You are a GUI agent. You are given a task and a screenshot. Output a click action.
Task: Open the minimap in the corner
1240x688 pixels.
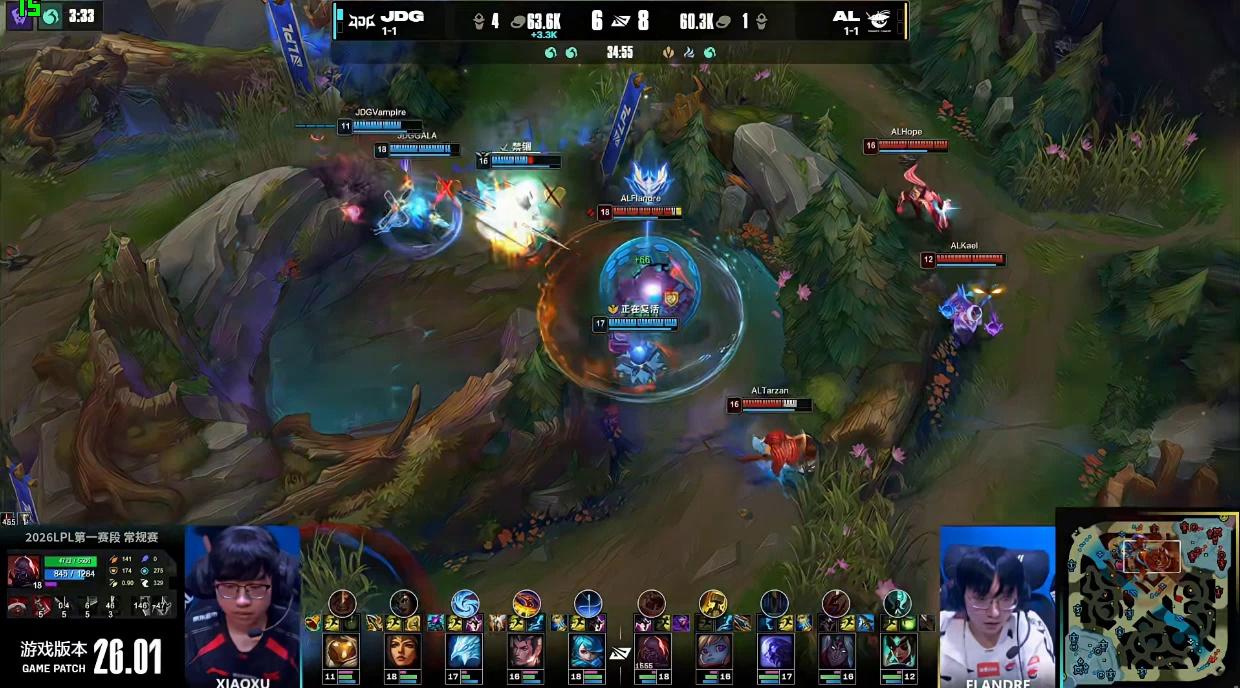(1147, 599)
